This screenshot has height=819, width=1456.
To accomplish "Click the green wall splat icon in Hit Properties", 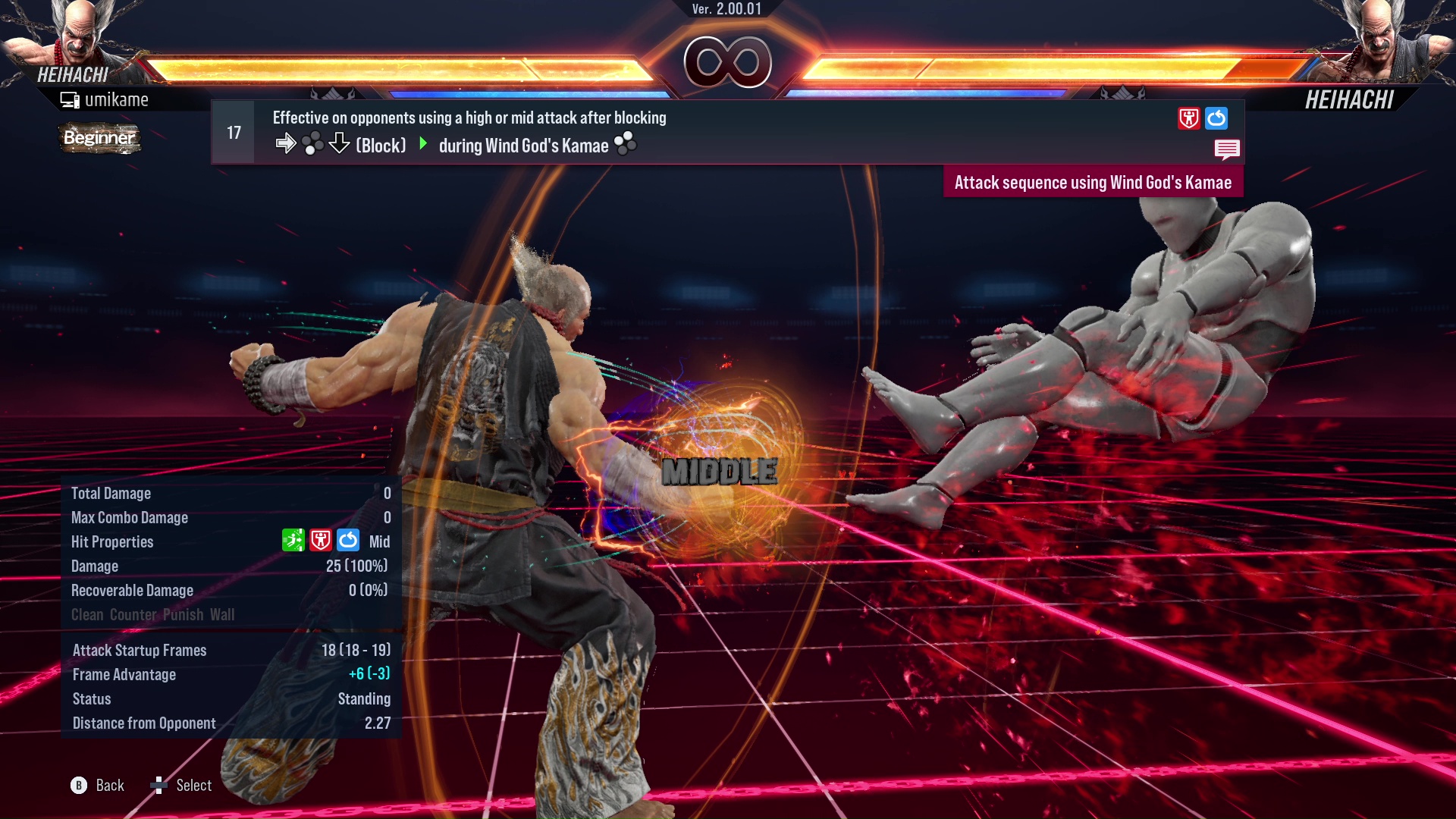I will [x=293, y=541].
